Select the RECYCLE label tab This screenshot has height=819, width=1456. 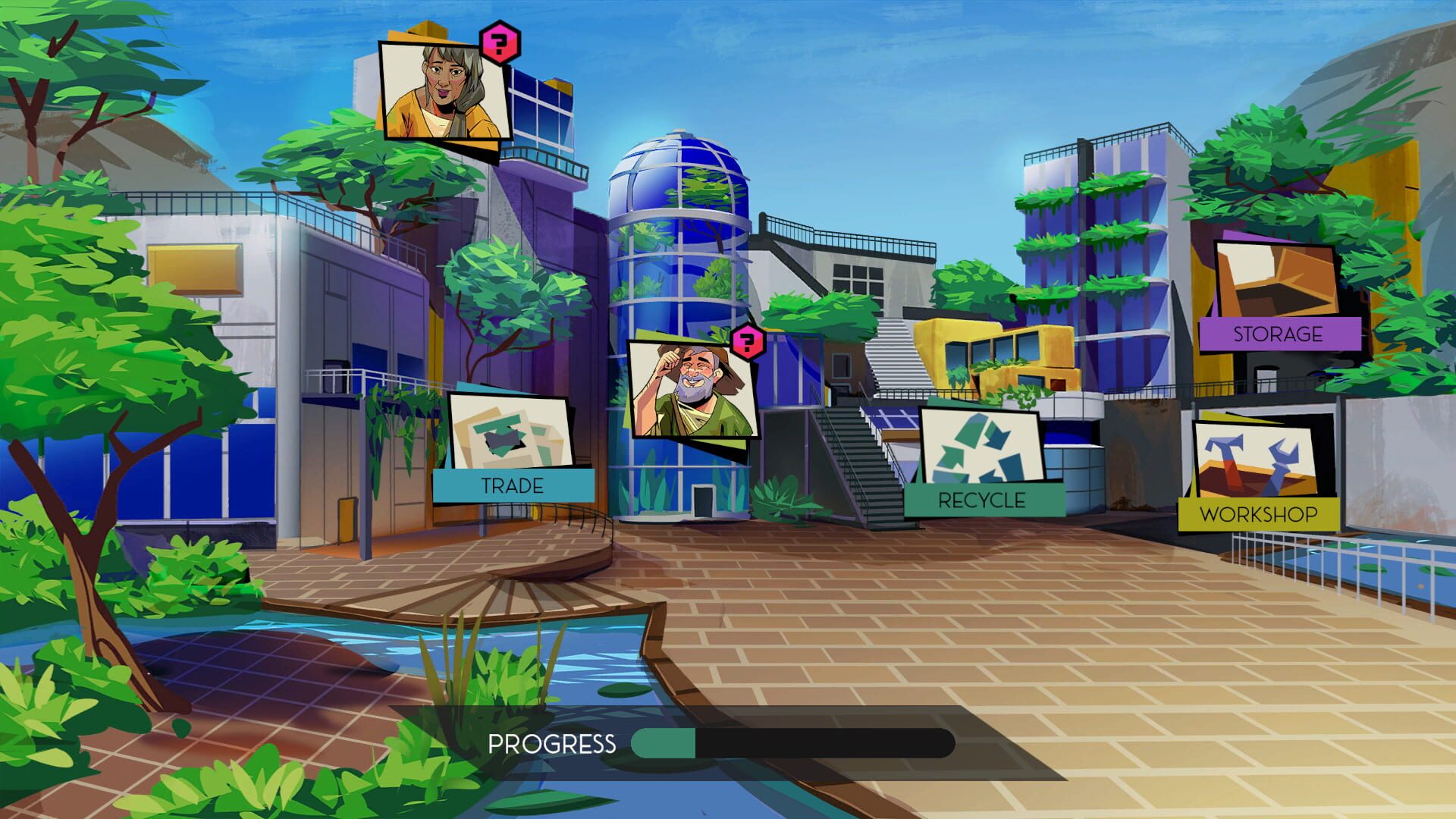point(981,500)
